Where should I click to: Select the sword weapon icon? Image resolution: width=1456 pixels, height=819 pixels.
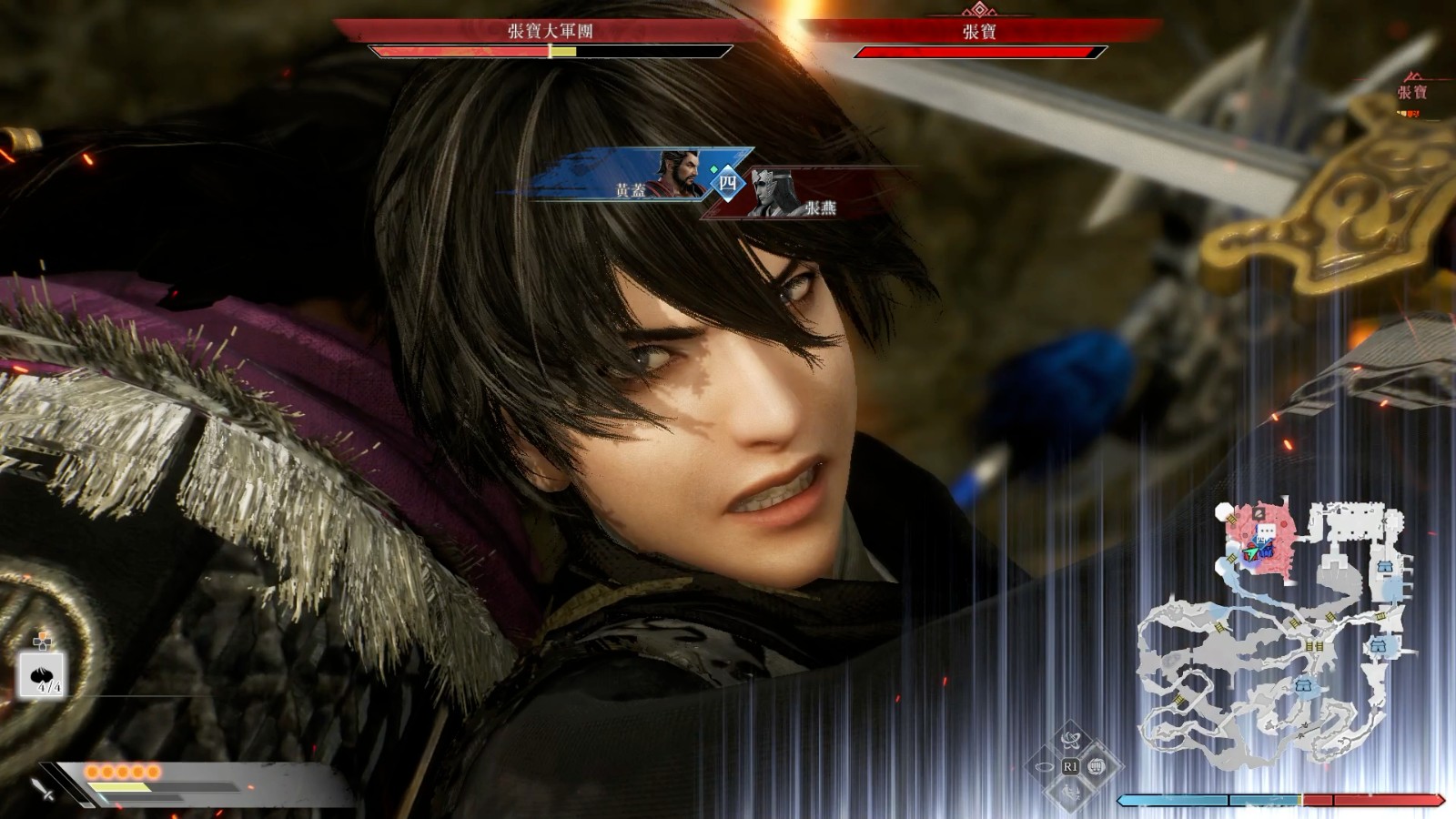tap(43, 789)
